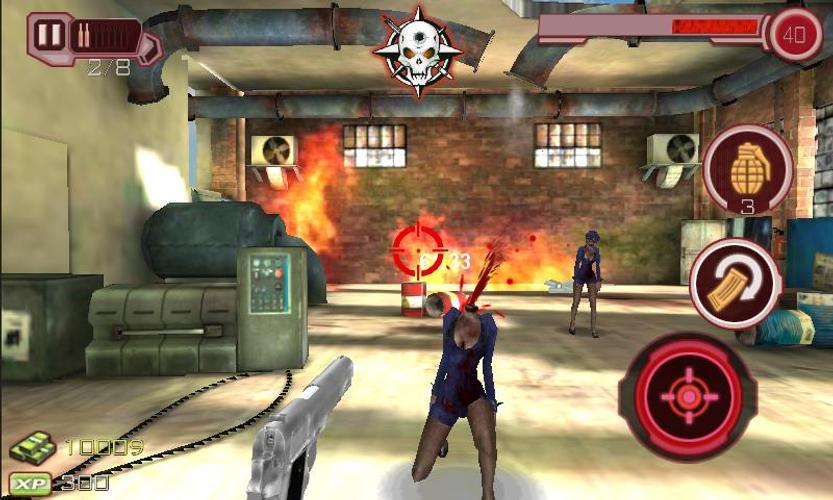Reload the pistol with the magazine button
The image size is (833, 500).
pos(735,283)
